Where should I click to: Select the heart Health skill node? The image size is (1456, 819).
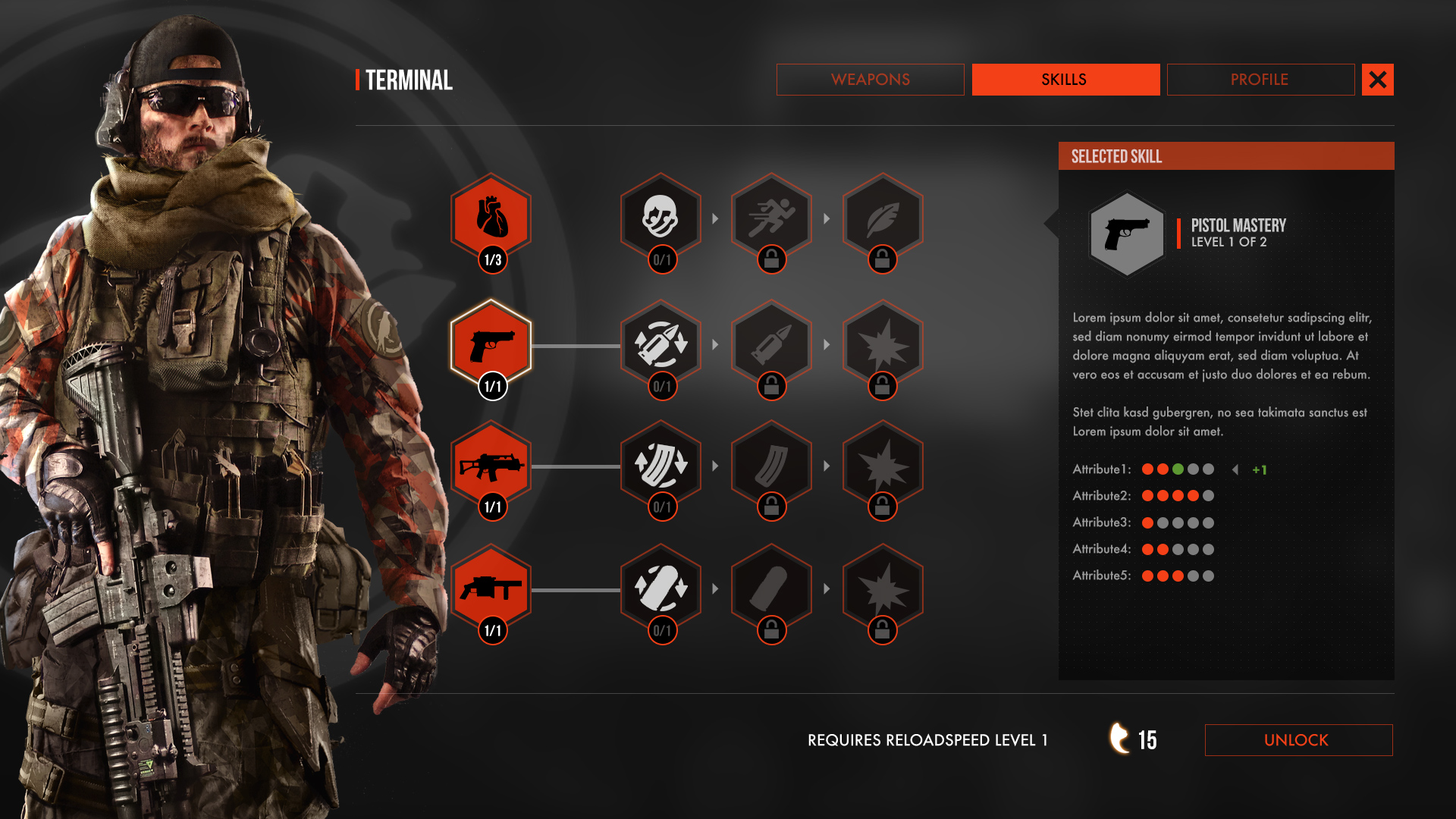click(491, 218)
